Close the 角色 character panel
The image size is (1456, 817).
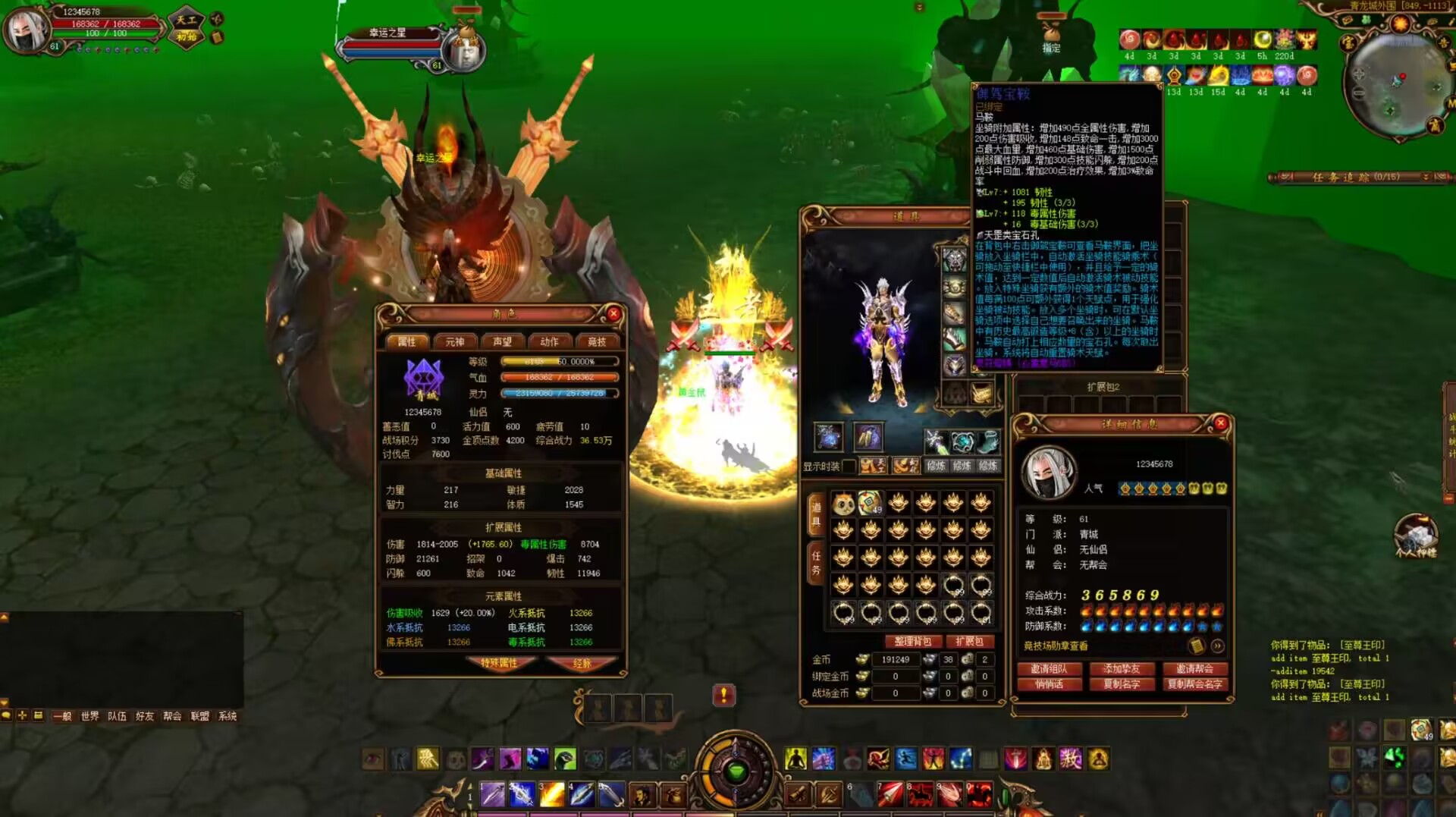tap(613, 313)
